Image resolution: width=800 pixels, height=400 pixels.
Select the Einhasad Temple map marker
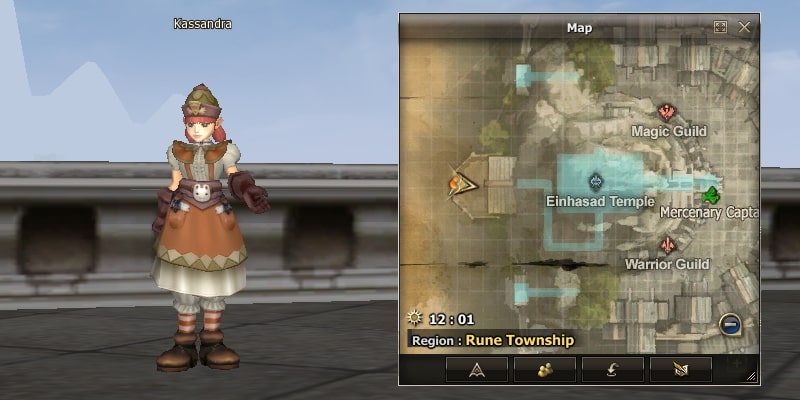(x=597, y=181)
